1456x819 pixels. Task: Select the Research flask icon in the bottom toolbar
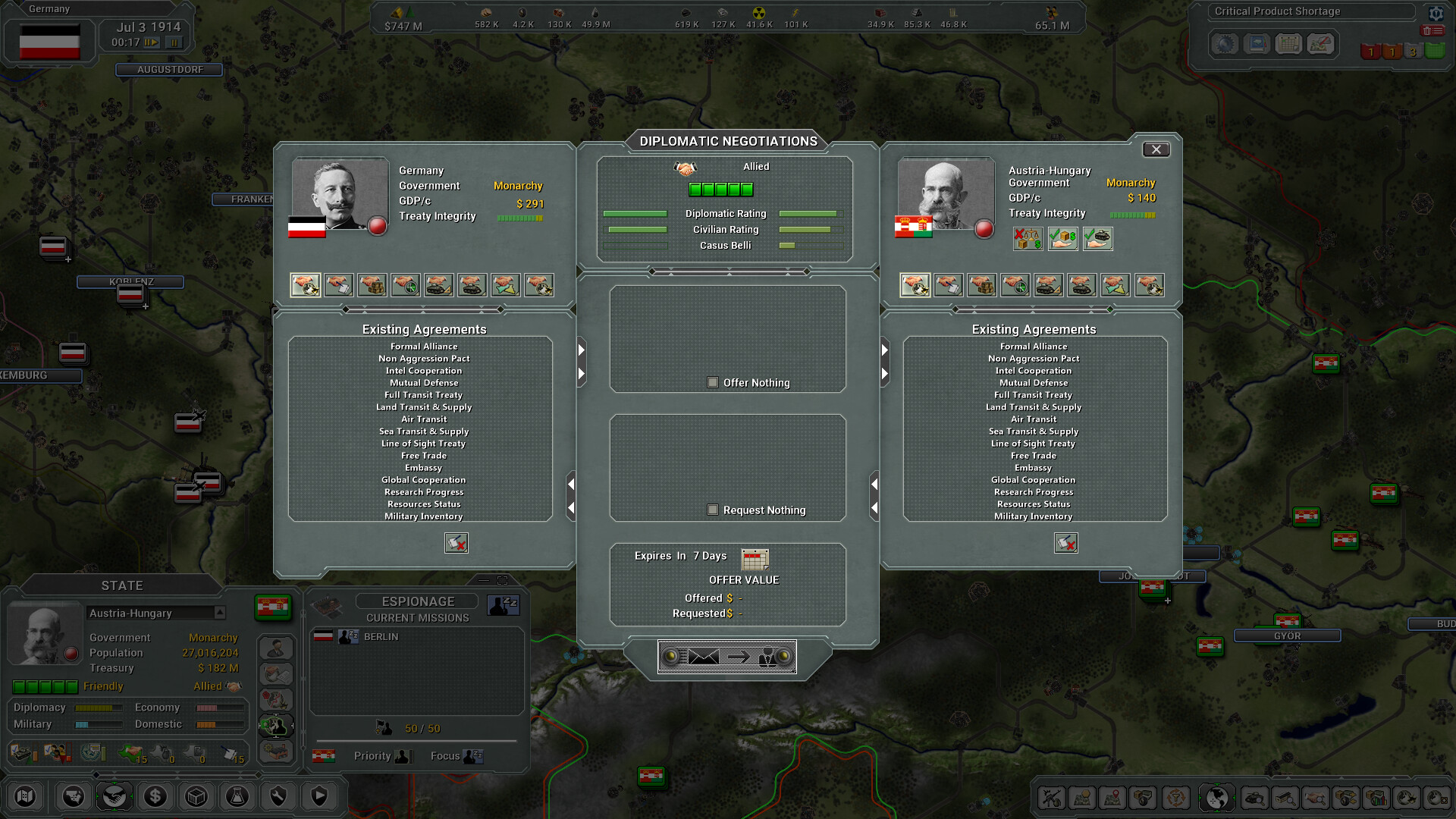(x=237, y=796)
